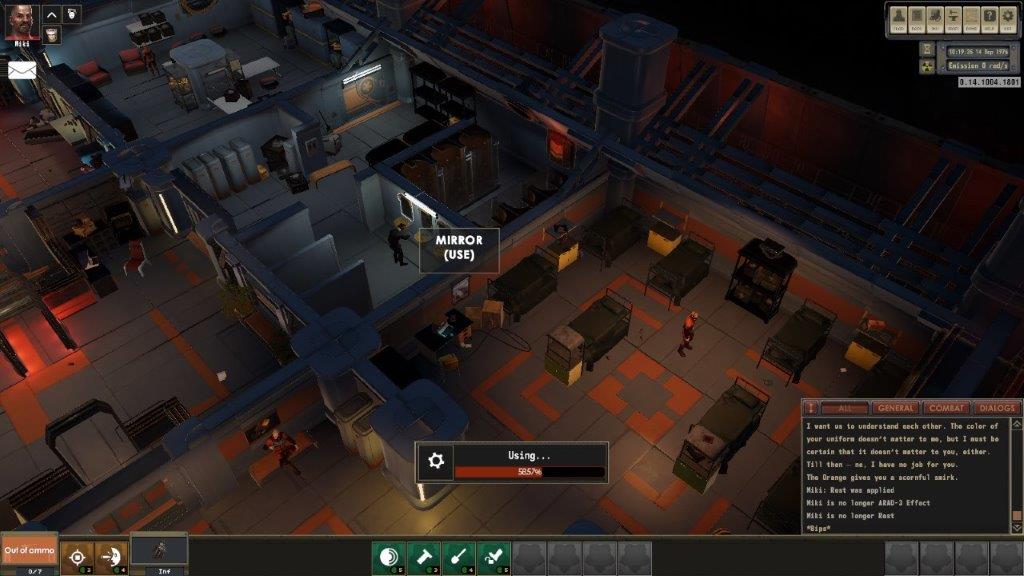Open the settings gear menu button
Screen dimensions: 1024x576
coord(1008,17)
